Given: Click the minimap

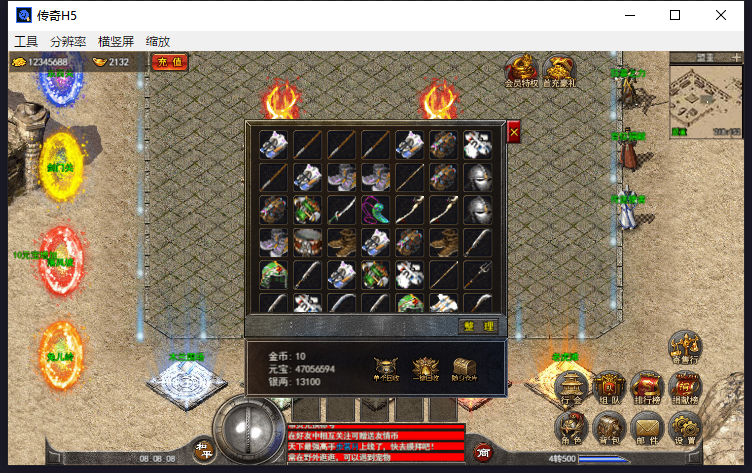Looking at the screenshot, I should click(x=705, y=97).
